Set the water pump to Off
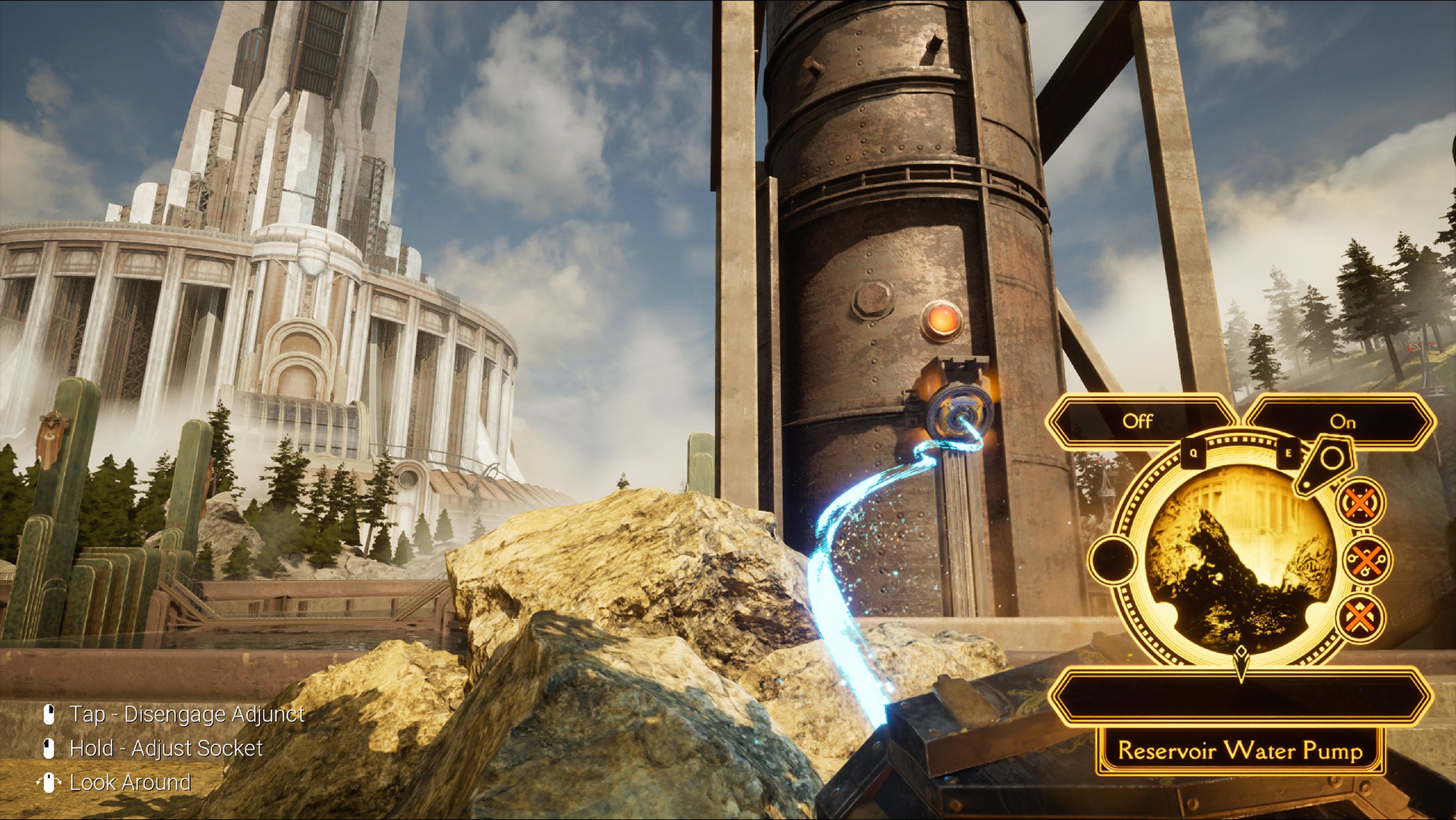Image resolution: width=1456 pixels, height=820 pixels. [x=1138, y=421]
